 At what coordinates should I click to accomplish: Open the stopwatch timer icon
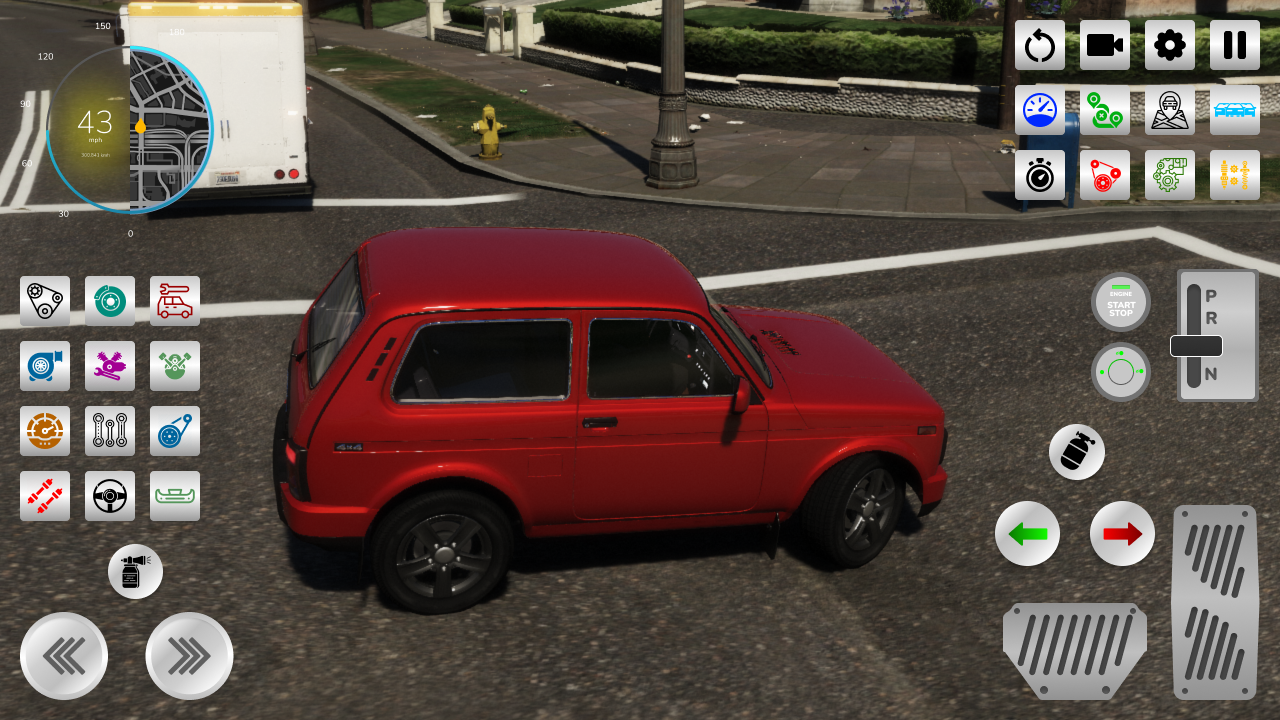click(1040, 175)
